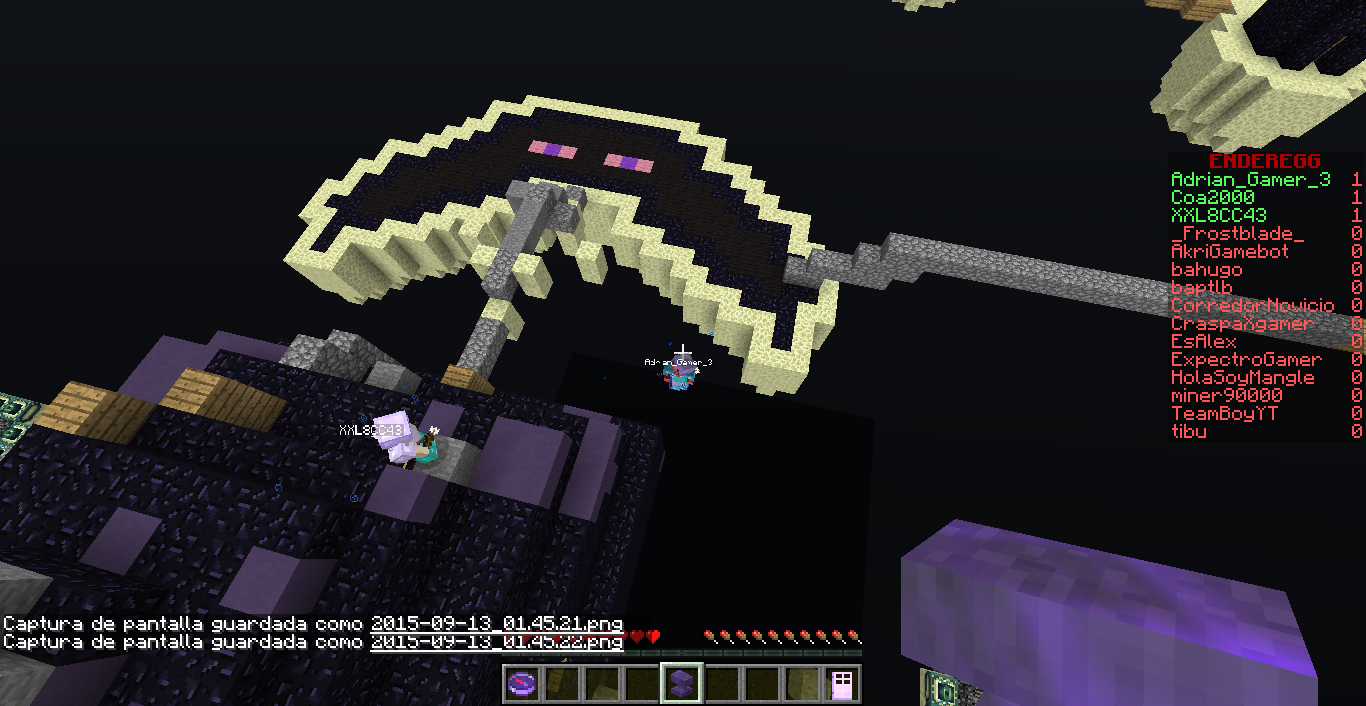Open screenshot link 2015-09-13_01.45.21.png

click(497, 624)
